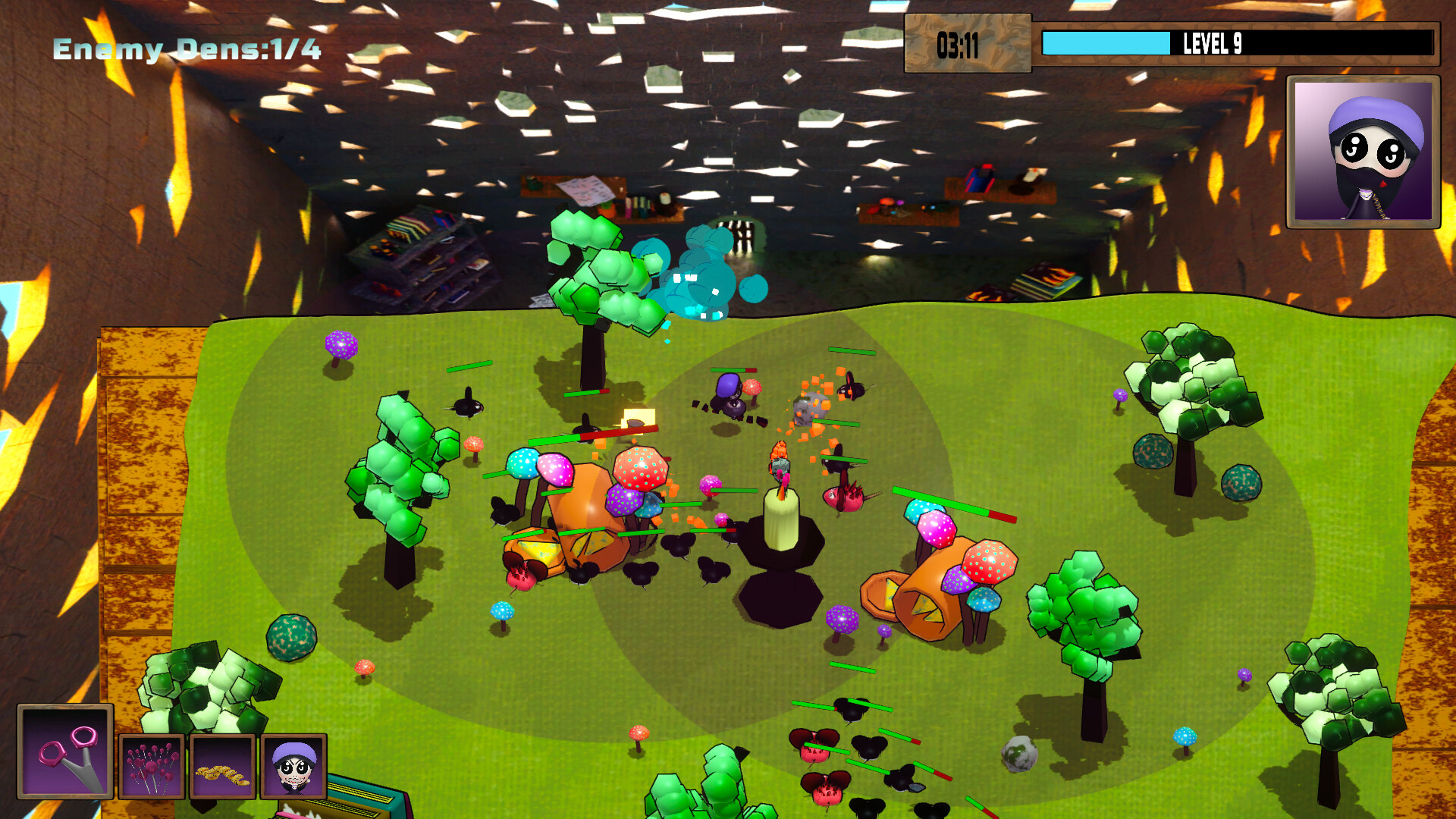Select the pins ability slot in the hotbar
Image resolution: width=1456 pixels, height=819 pixels.
[x=152, y=767]
